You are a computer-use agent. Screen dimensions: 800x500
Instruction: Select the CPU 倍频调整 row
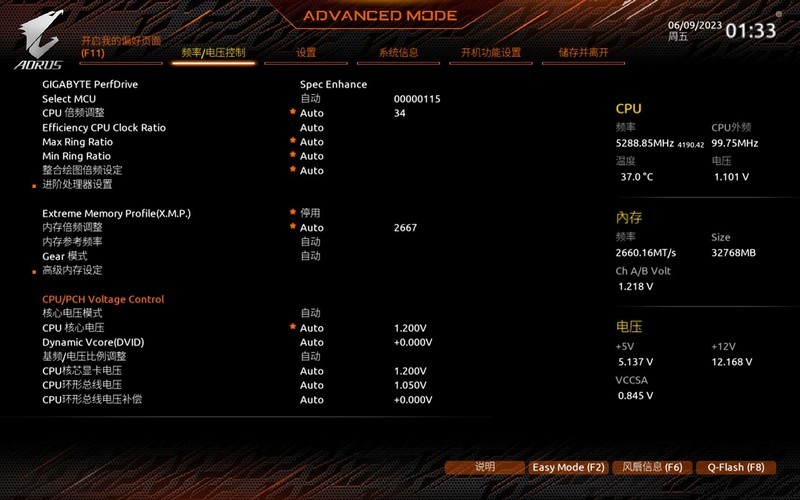[73, 113]
